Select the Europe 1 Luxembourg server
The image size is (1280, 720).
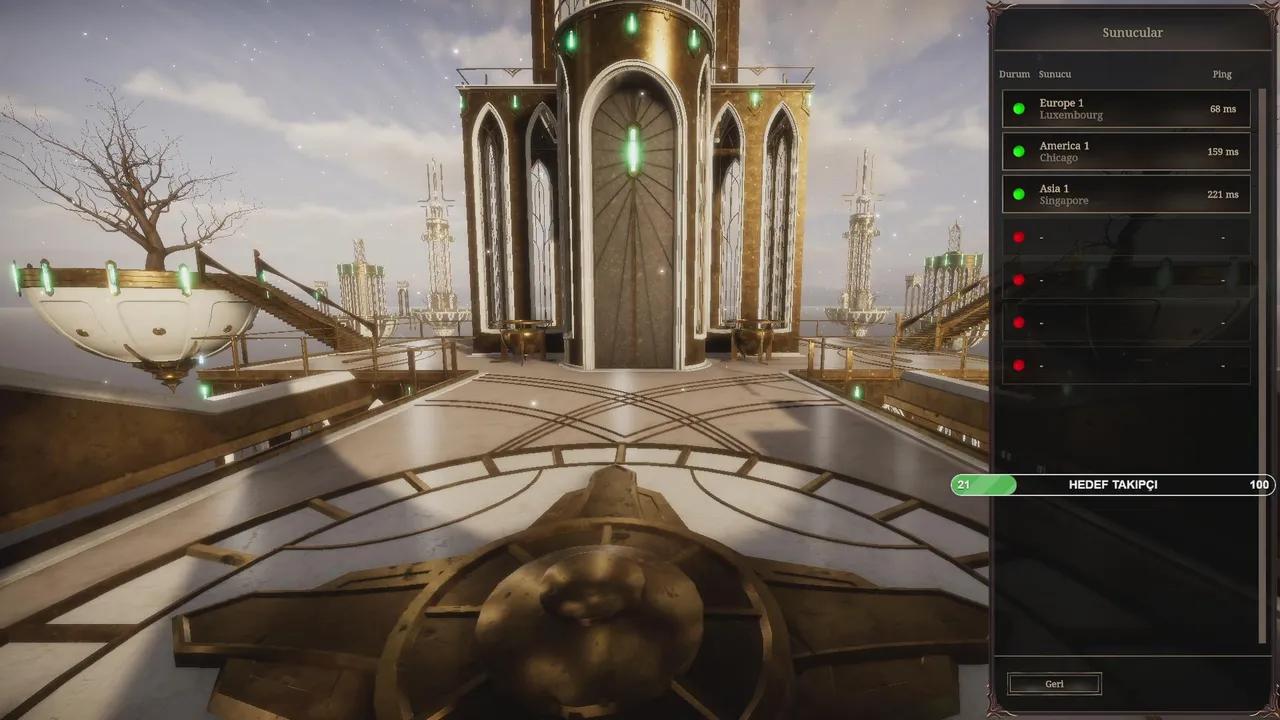1125,108
